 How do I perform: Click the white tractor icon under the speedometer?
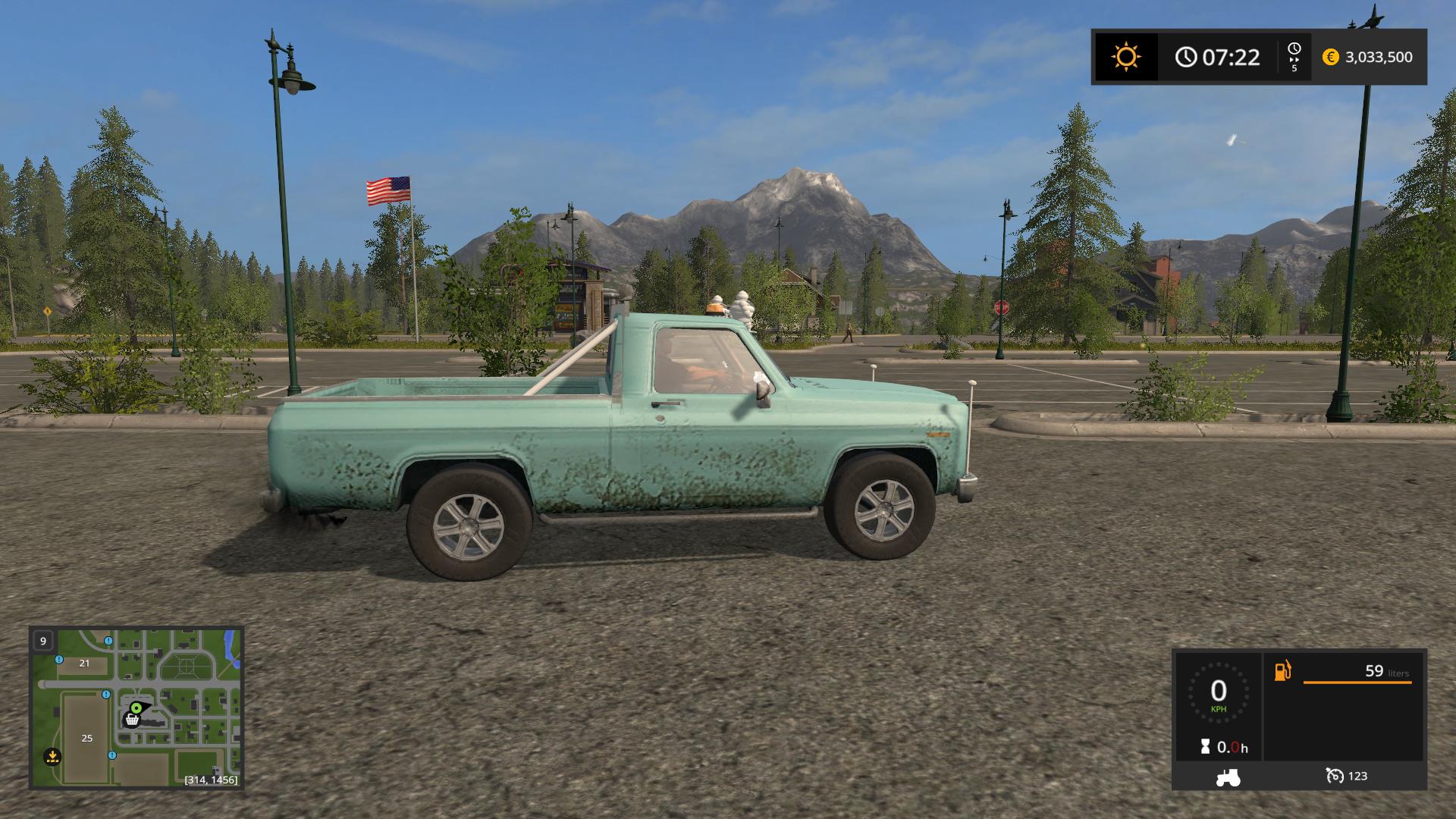[x=1228, y=777]
